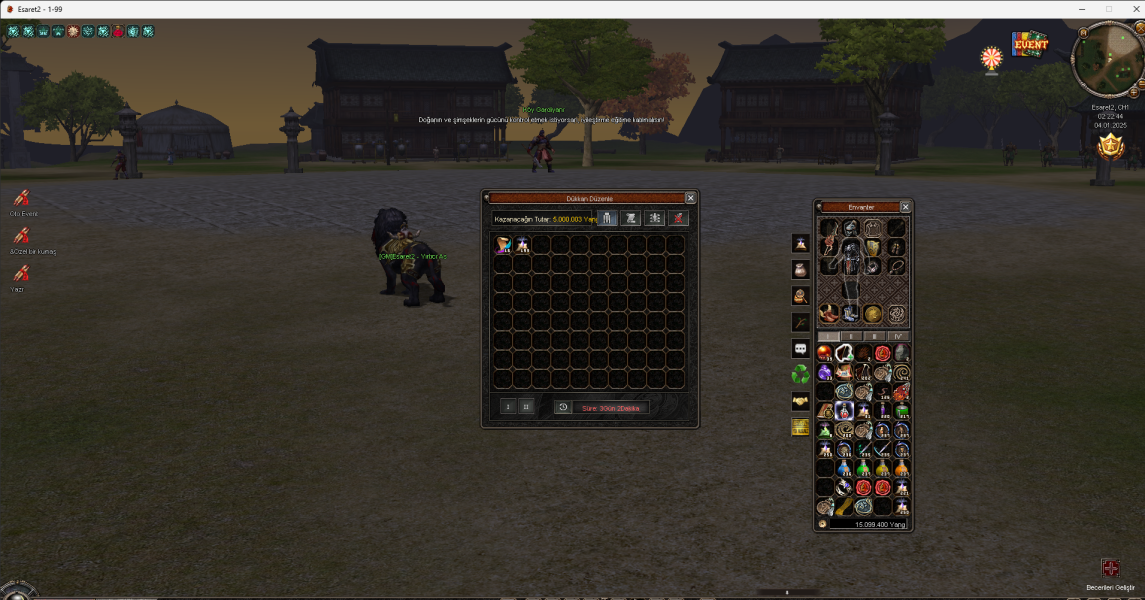Close the Esaret2 game window
Screen dimensions: 1145x600
(1132, 8)
